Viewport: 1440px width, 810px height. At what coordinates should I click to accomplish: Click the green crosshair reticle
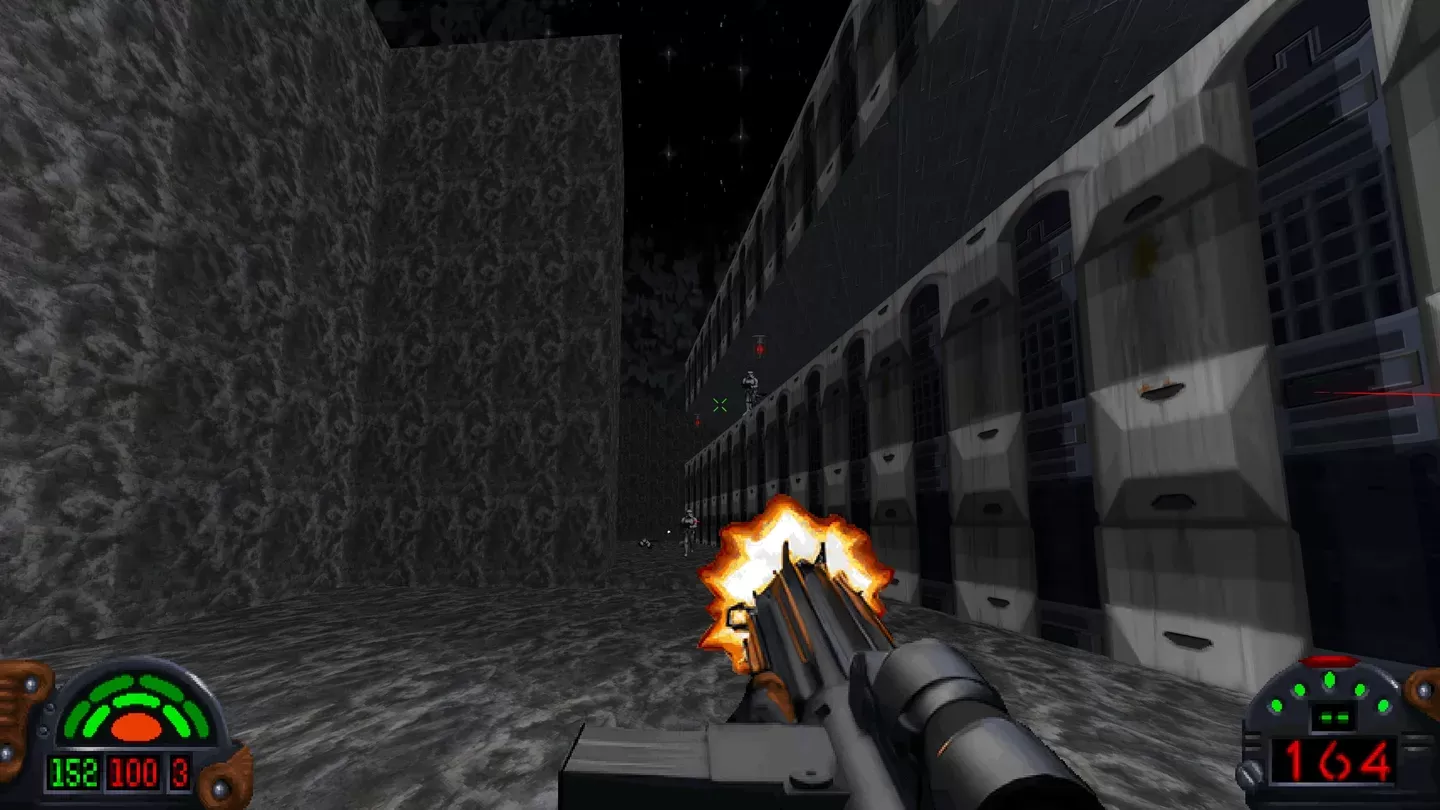tap(717, 406)
